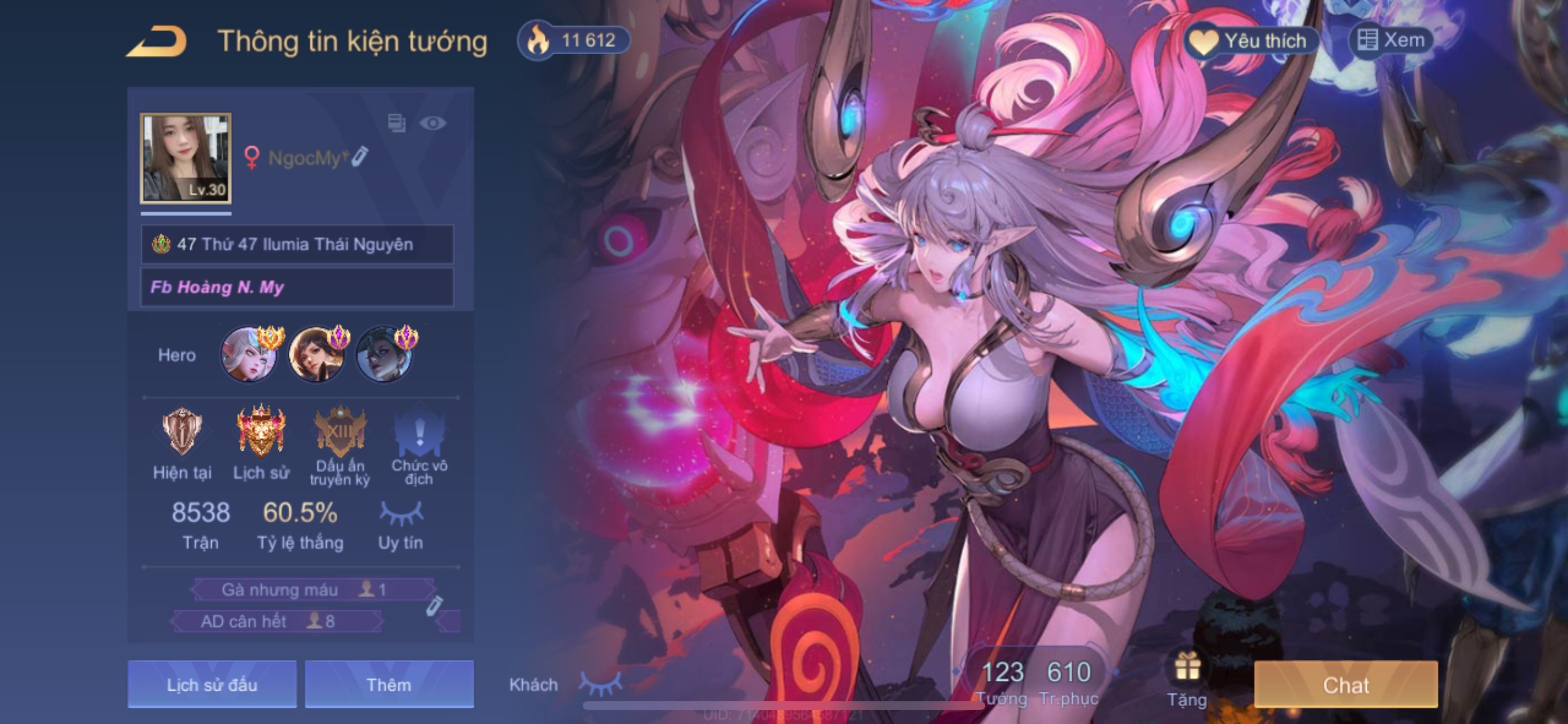Select the Fb Hoàng N. My signature box
Viewport: 1568px width, 724px height.
tap(297, 287)
